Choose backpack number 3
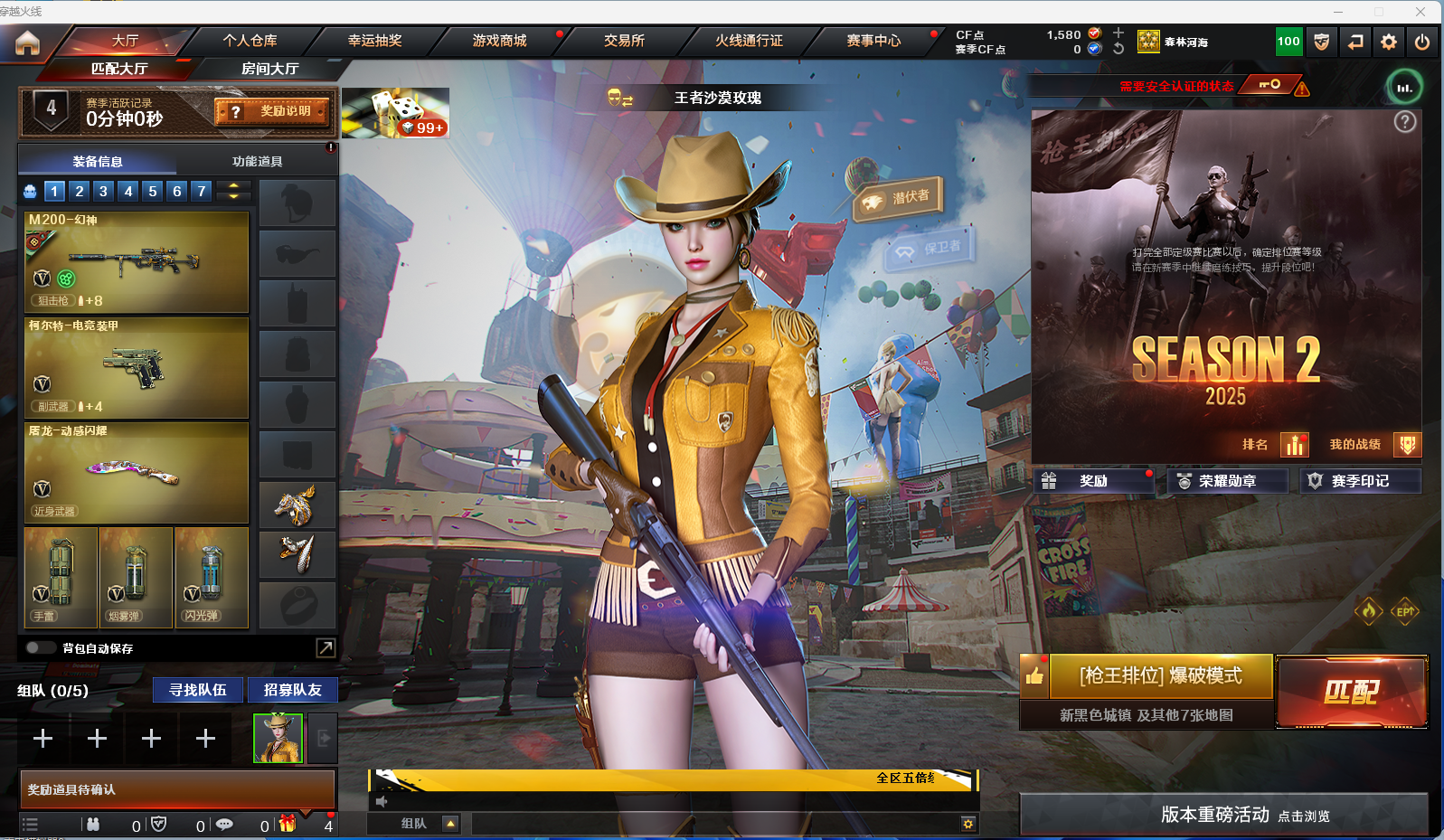 (103, 191)
